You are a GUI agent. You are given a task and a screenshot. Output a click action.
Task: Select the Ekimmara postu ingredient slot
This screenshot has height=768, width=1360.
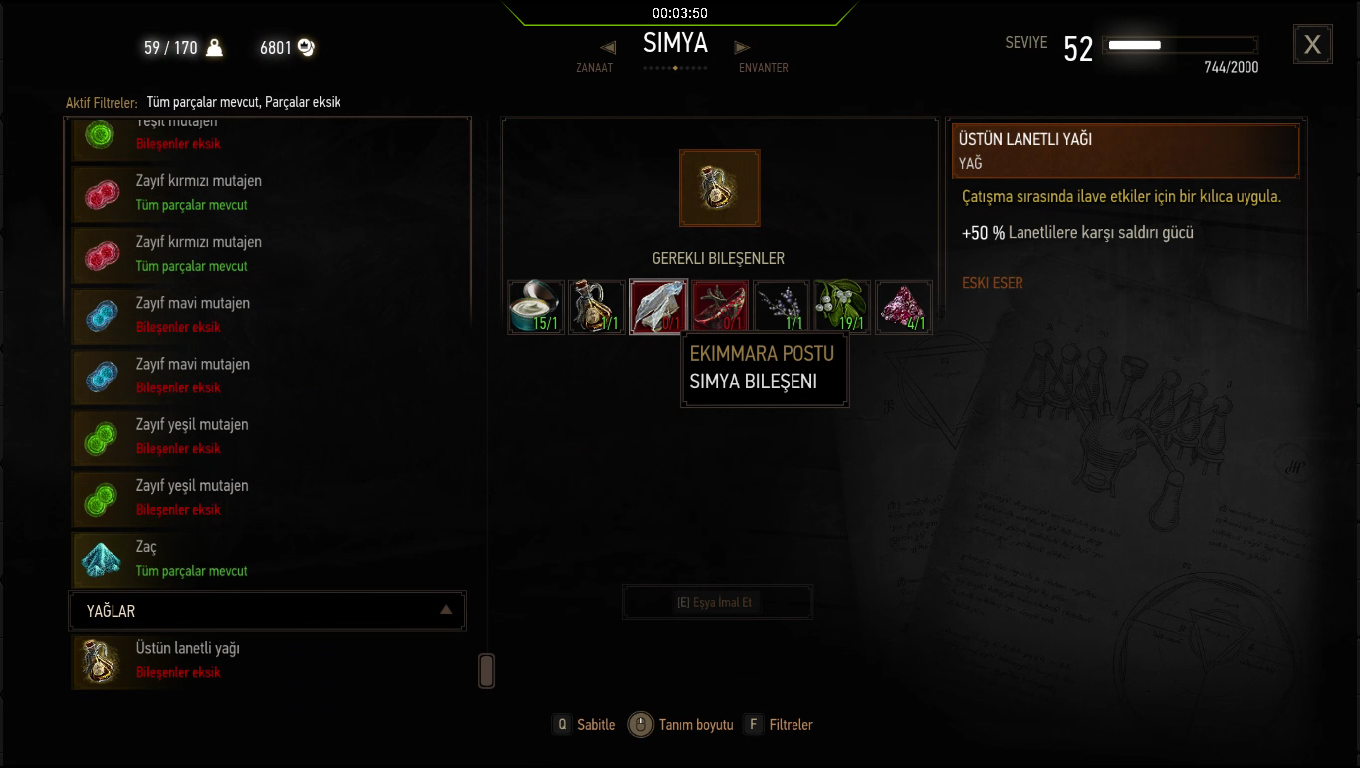point(658,306)
